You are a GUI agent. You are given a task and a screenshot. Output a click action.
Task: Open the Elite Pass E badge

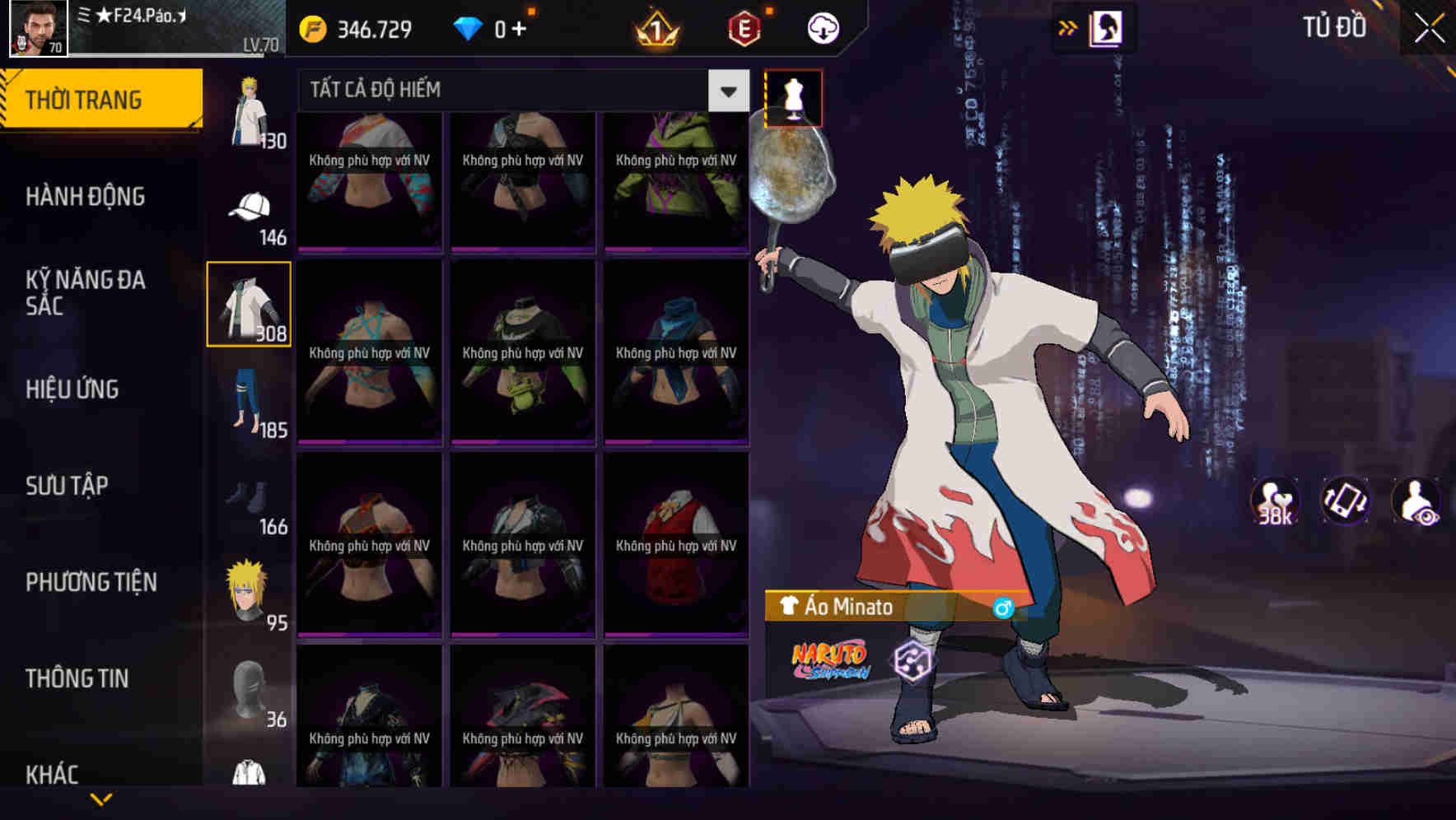coord(744,26)
